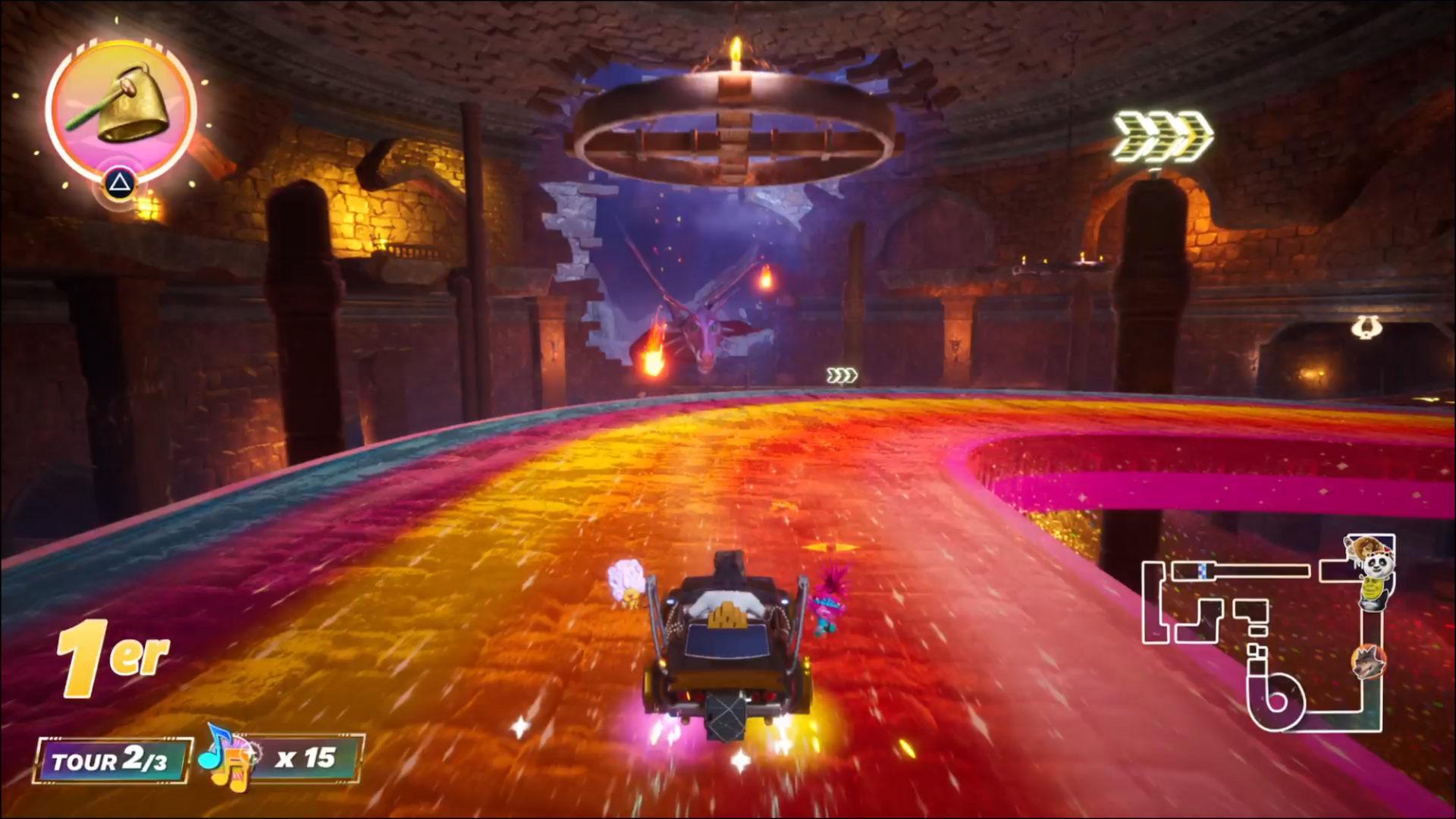
Task: Click the music note collectible icon
Action: (x=226, y=758)
